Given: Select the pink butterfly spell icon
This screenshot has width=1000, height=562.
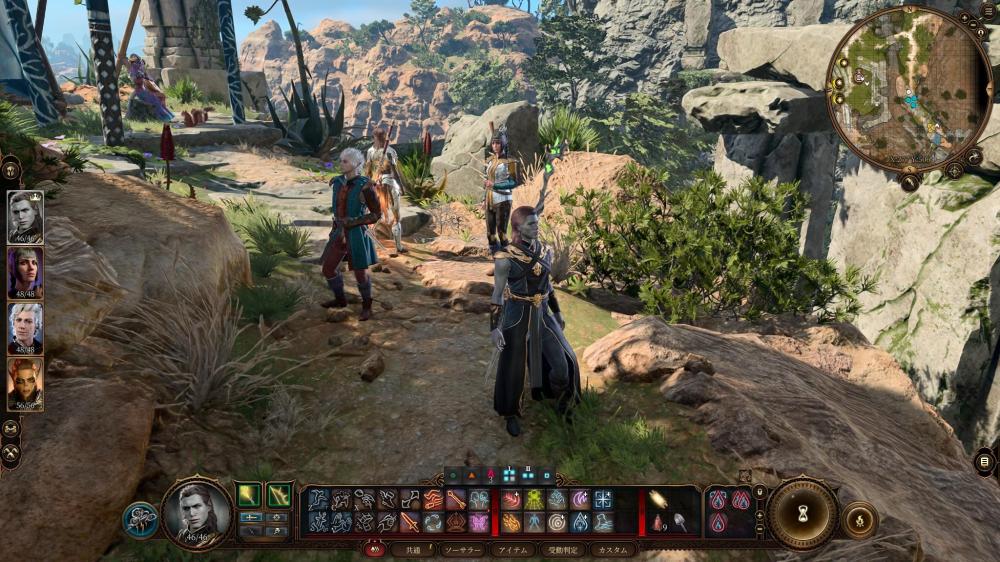Looking at the screenshot, I should click(480, 522).
